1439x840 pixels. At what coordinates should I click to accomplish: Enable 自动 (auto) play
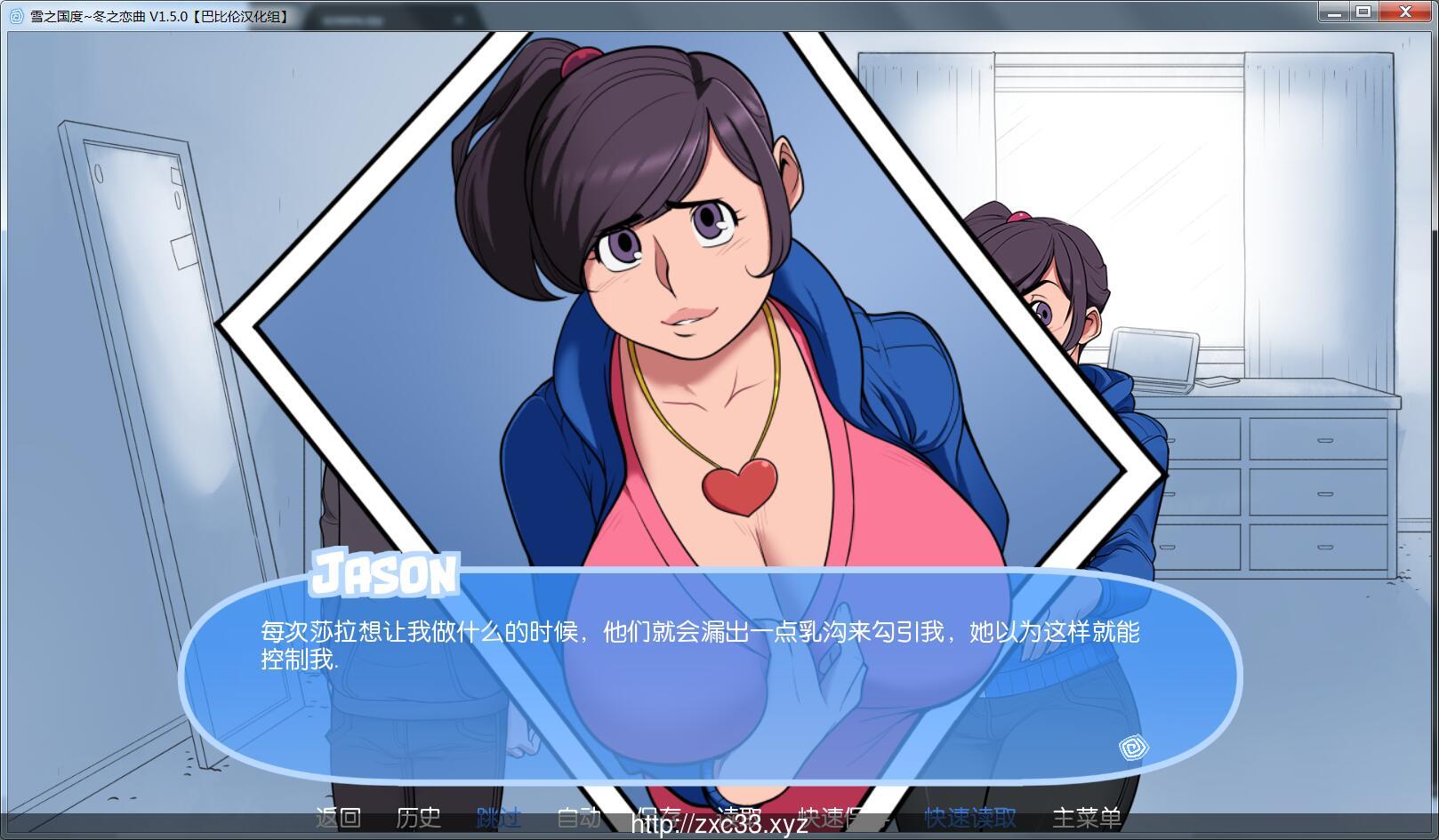coord(578,817)
